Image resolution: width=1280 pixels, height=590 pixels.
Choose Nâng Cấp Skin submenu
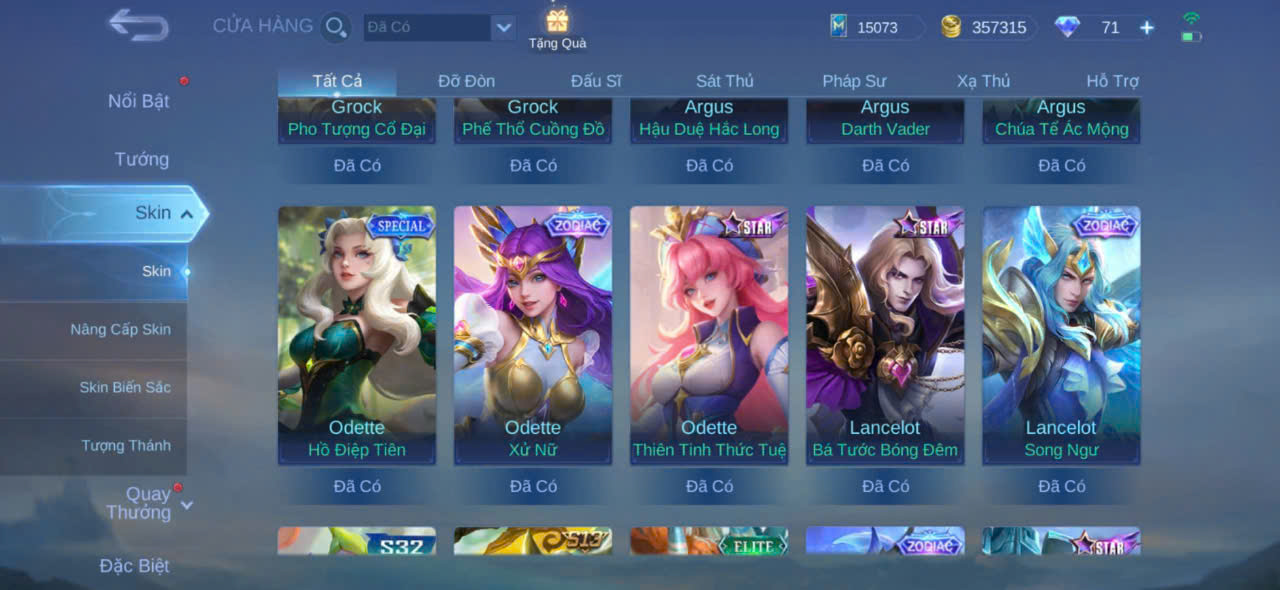click(120, 329)
